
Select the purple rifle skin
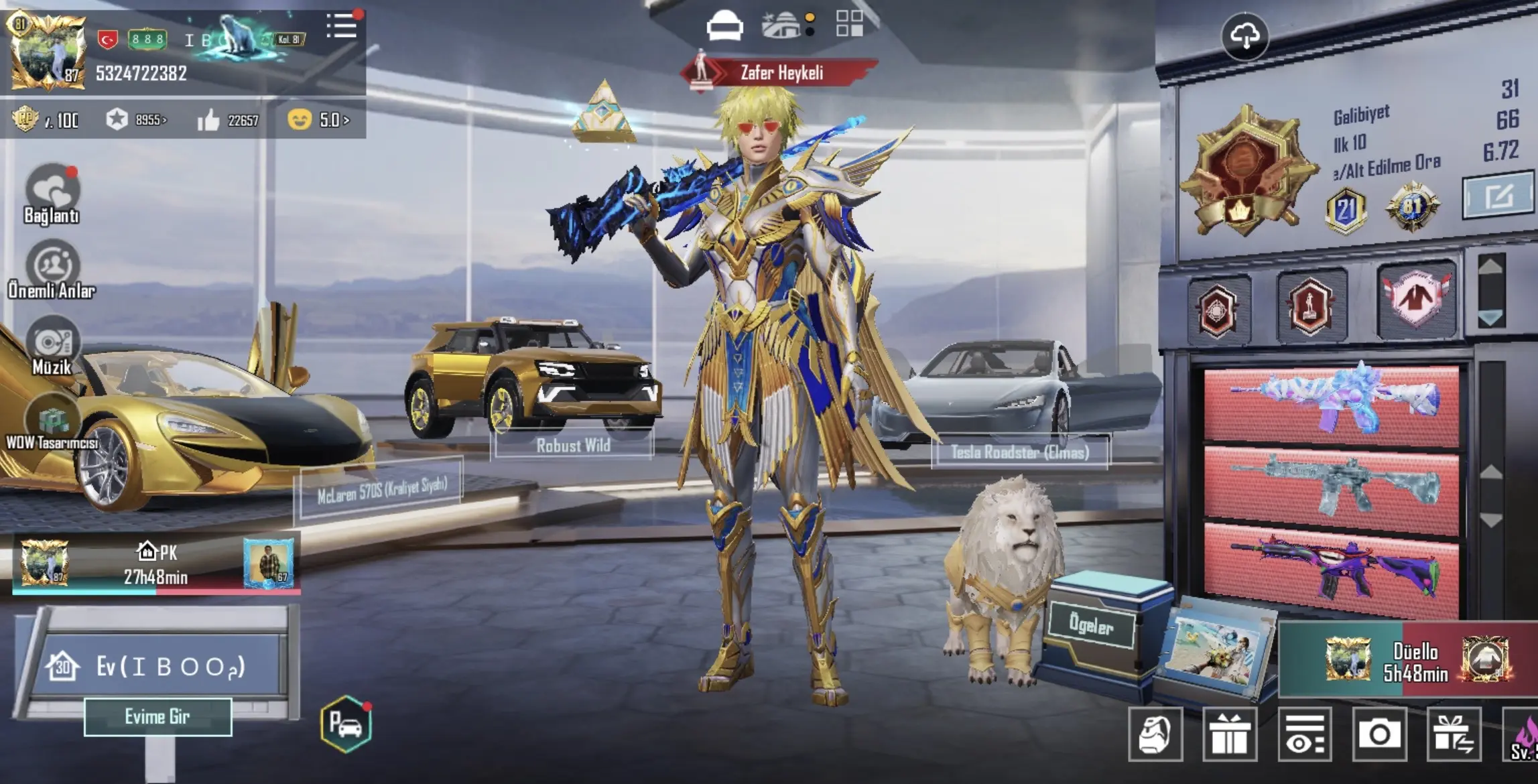1331,570
